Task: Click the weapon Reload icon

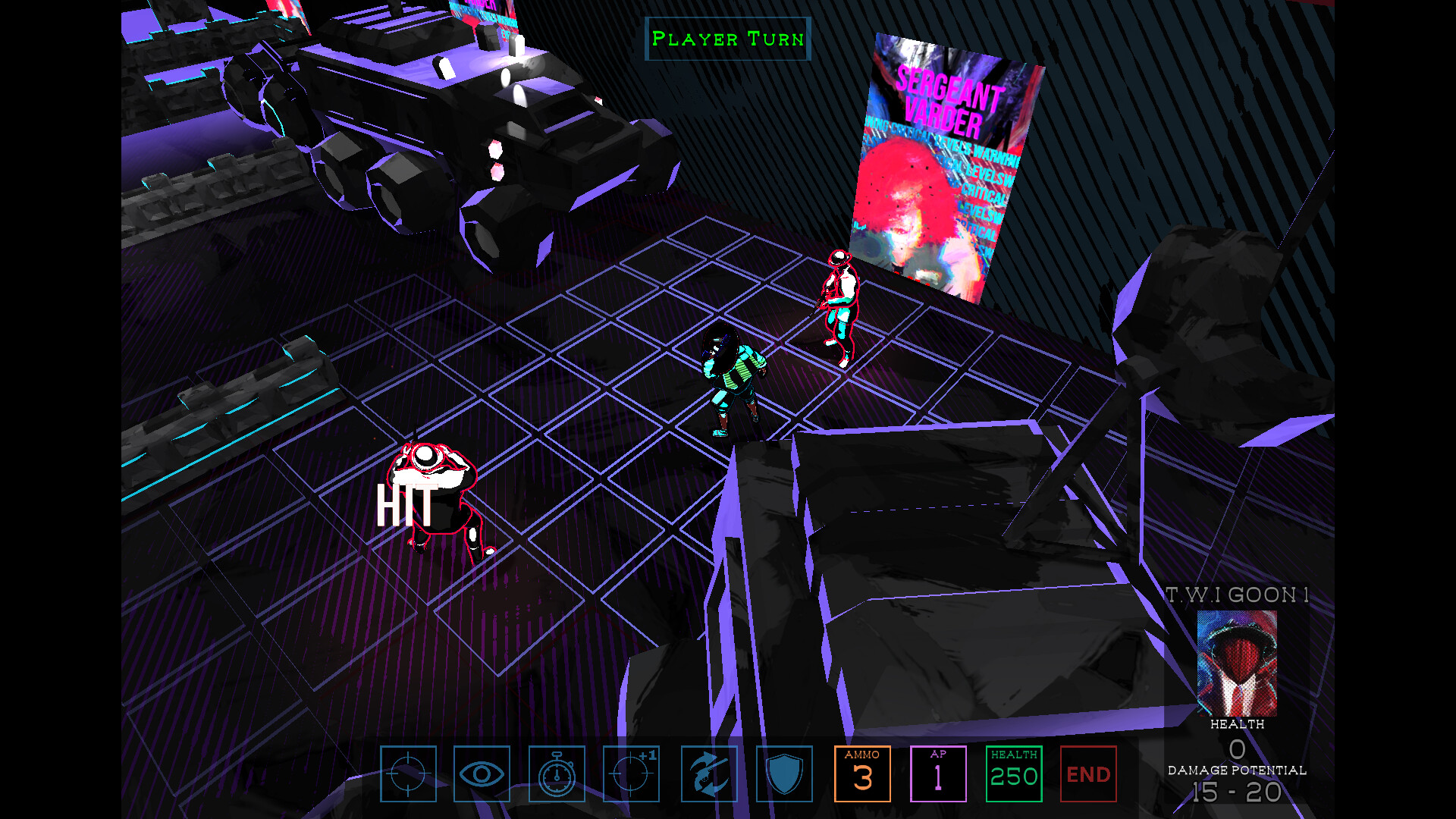Action: click(x=708, y=774)
